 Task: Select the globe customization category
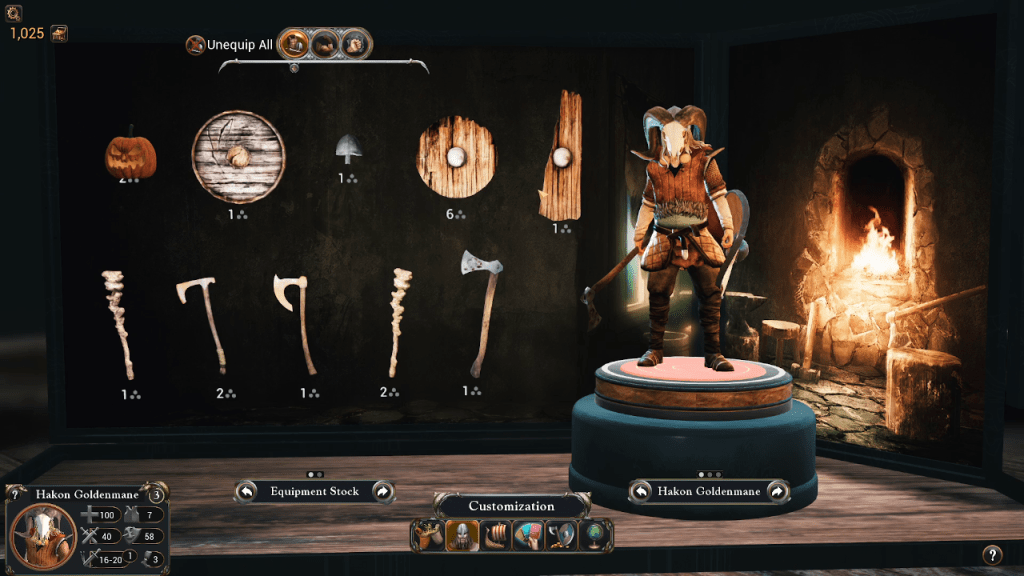(596, 536)
